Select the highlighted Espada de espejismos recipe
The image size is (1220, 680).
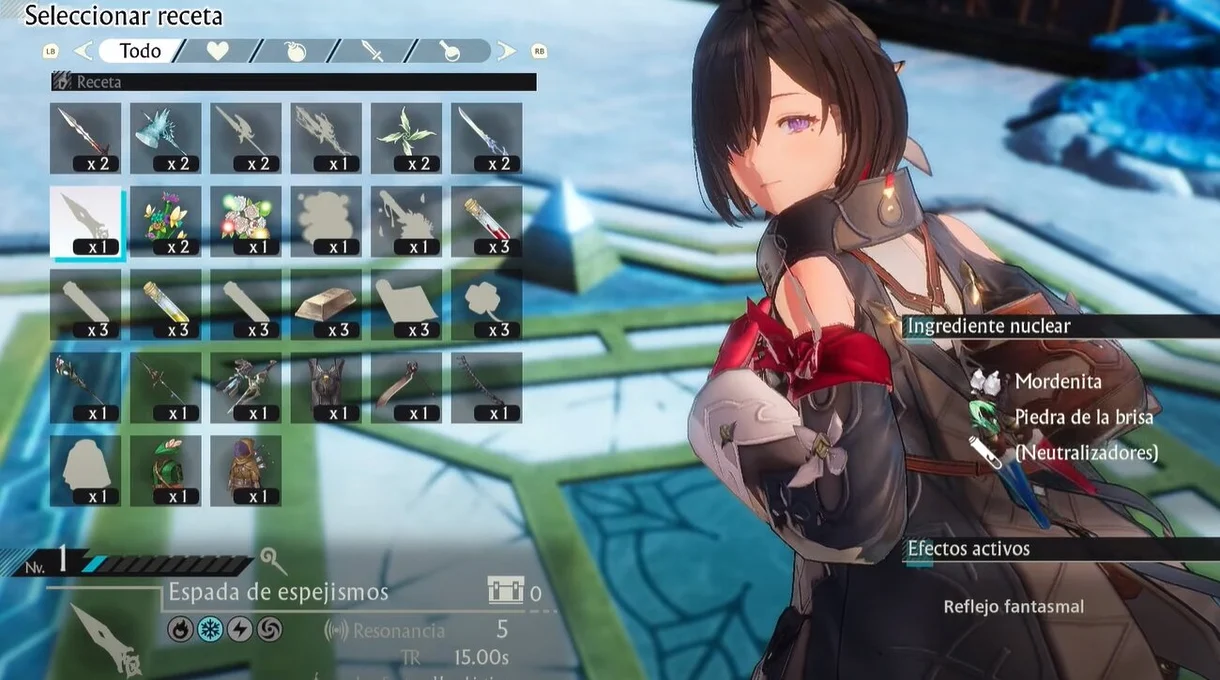pos(86,222)
